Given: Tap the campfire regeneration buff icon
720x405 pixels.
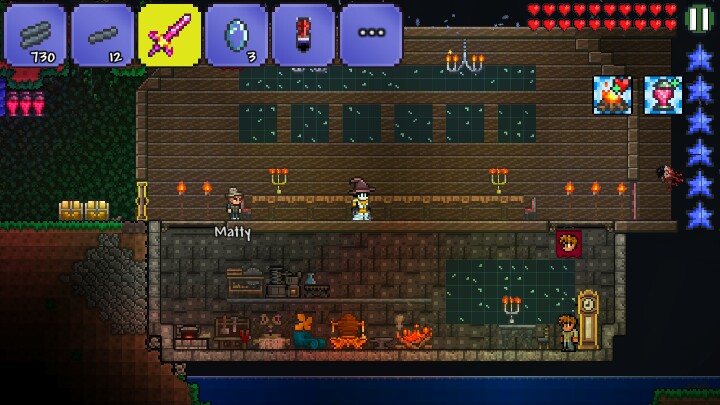Looking at the screenshot, I should pyautogui.click(x=612, y=95).
